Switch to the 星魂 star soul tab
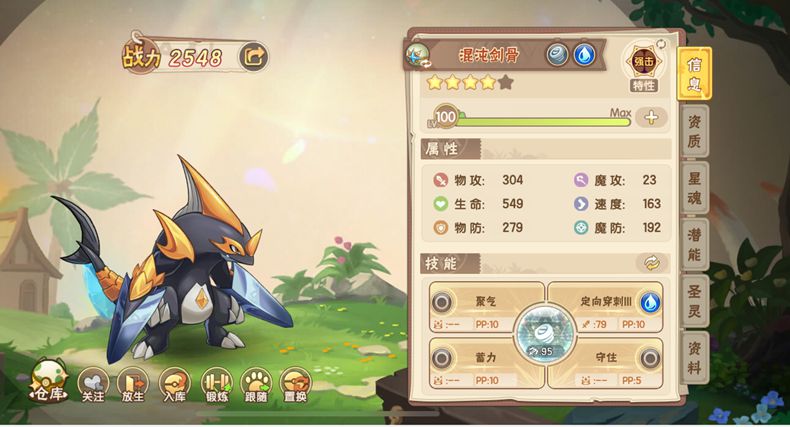The width and height of the screenshot is (790, 427). point(693,187)
